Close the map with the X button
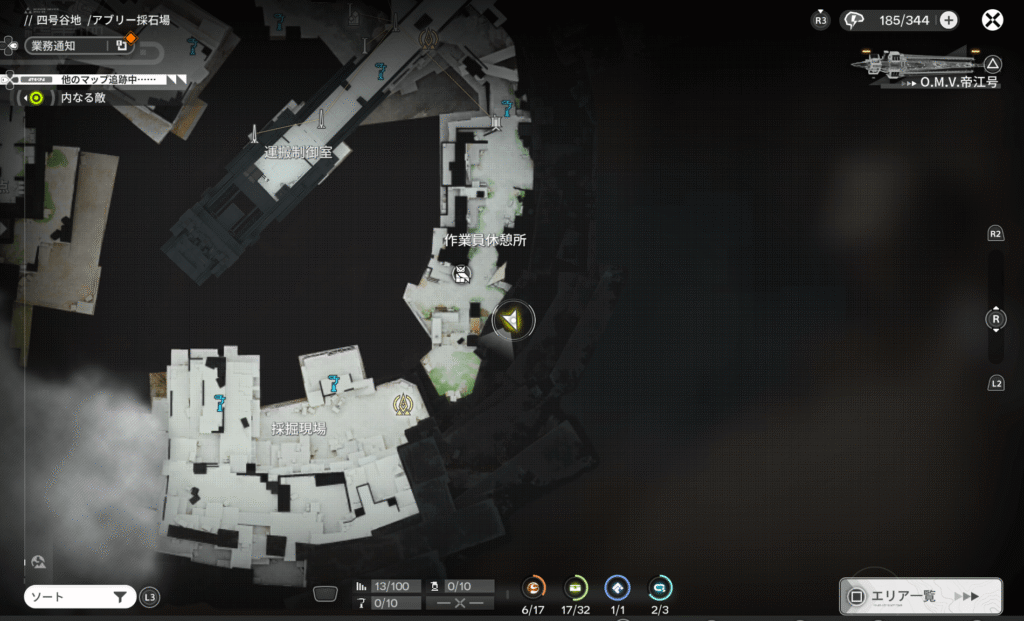Screen dimensions: 1024x621 click(x=992, y=20)
